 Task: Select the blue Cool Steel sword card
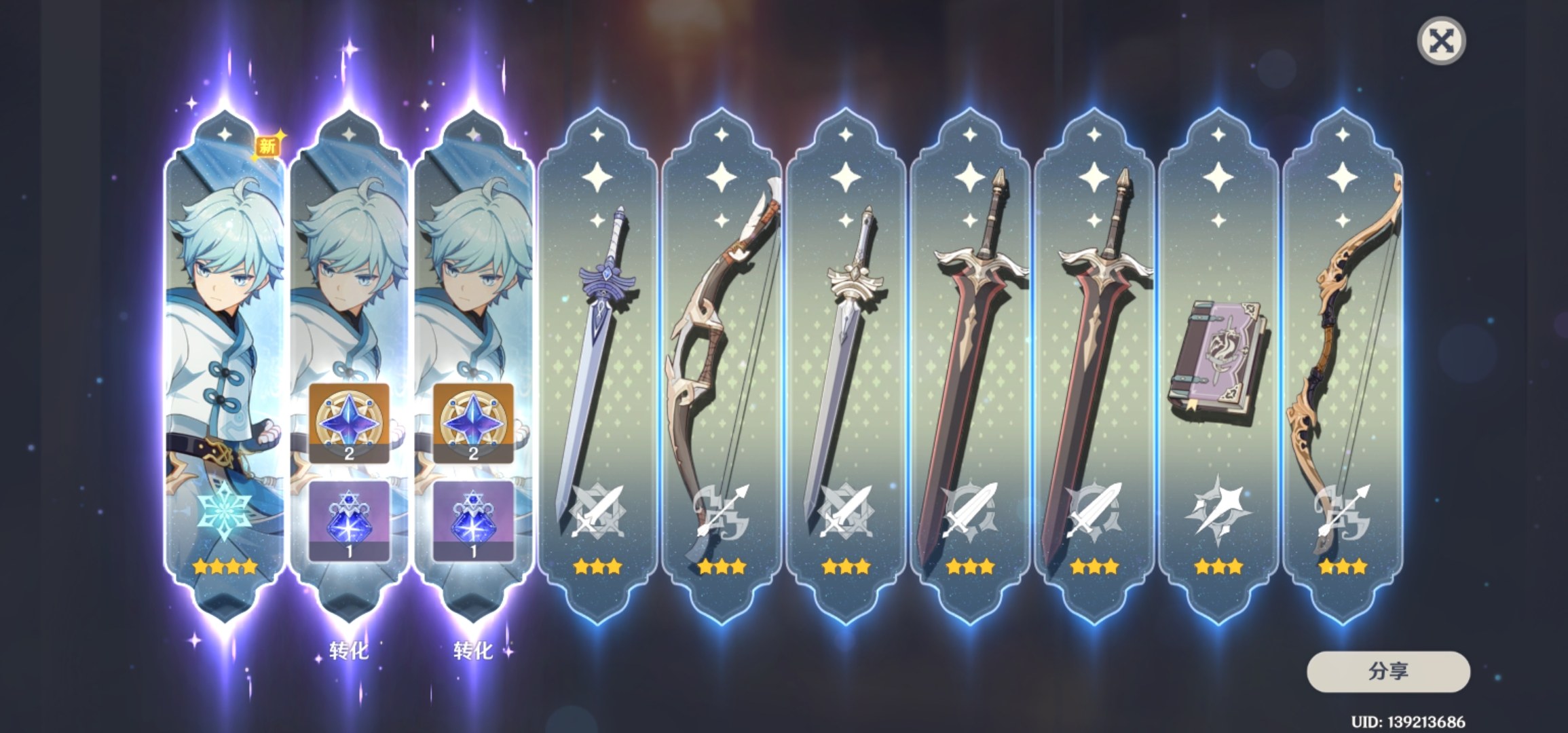(x=597, y=366)
